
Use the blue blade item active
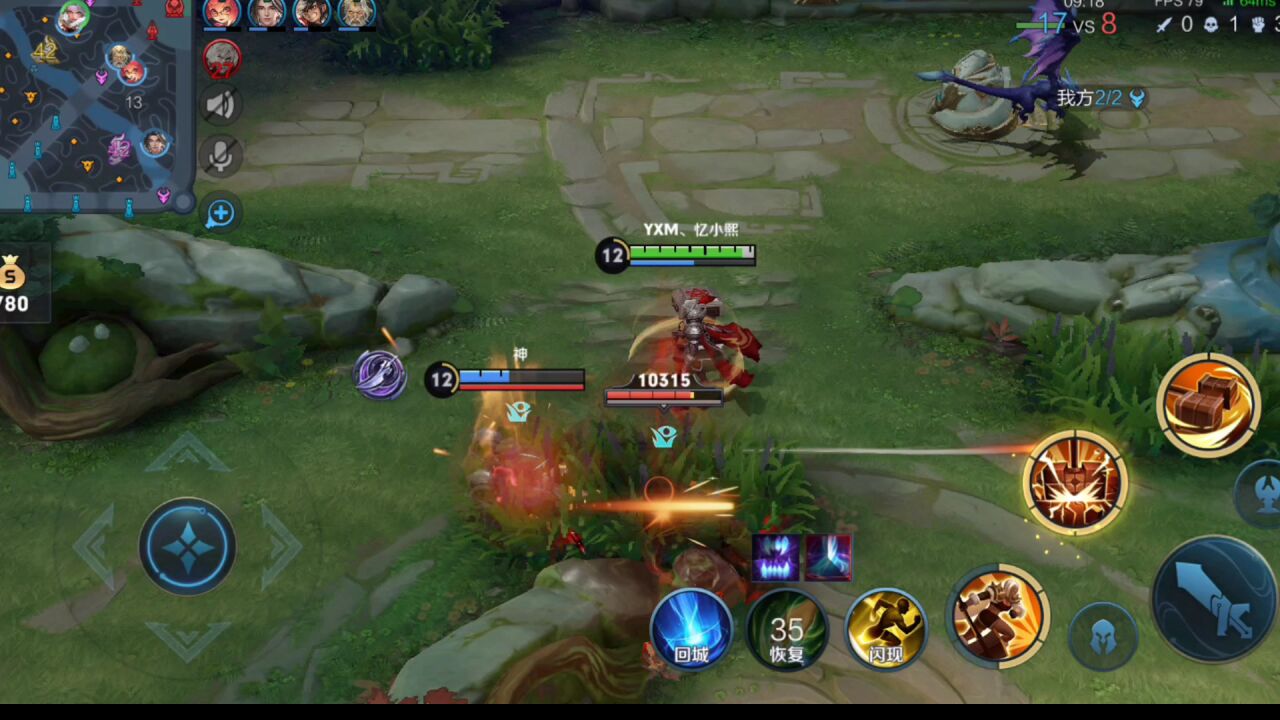[x=828, y=557]
